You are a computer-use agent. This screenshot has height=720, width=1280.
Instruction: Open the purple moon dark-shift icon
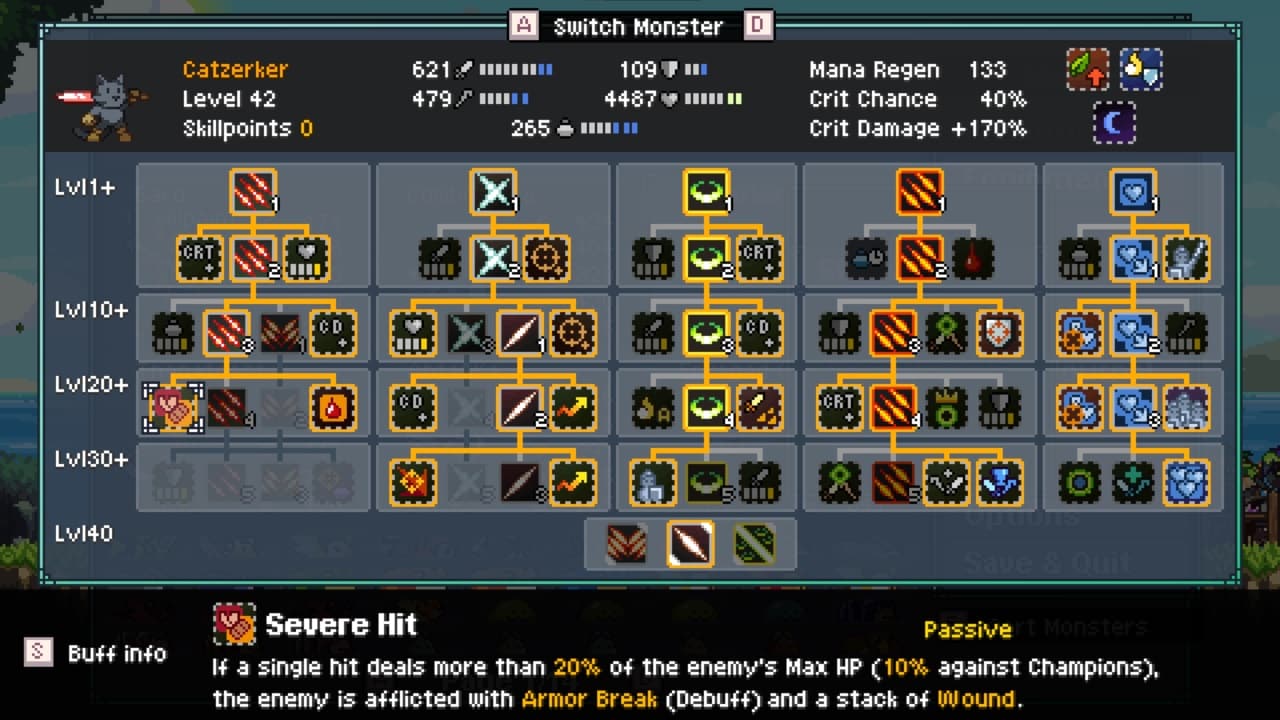1113,124
